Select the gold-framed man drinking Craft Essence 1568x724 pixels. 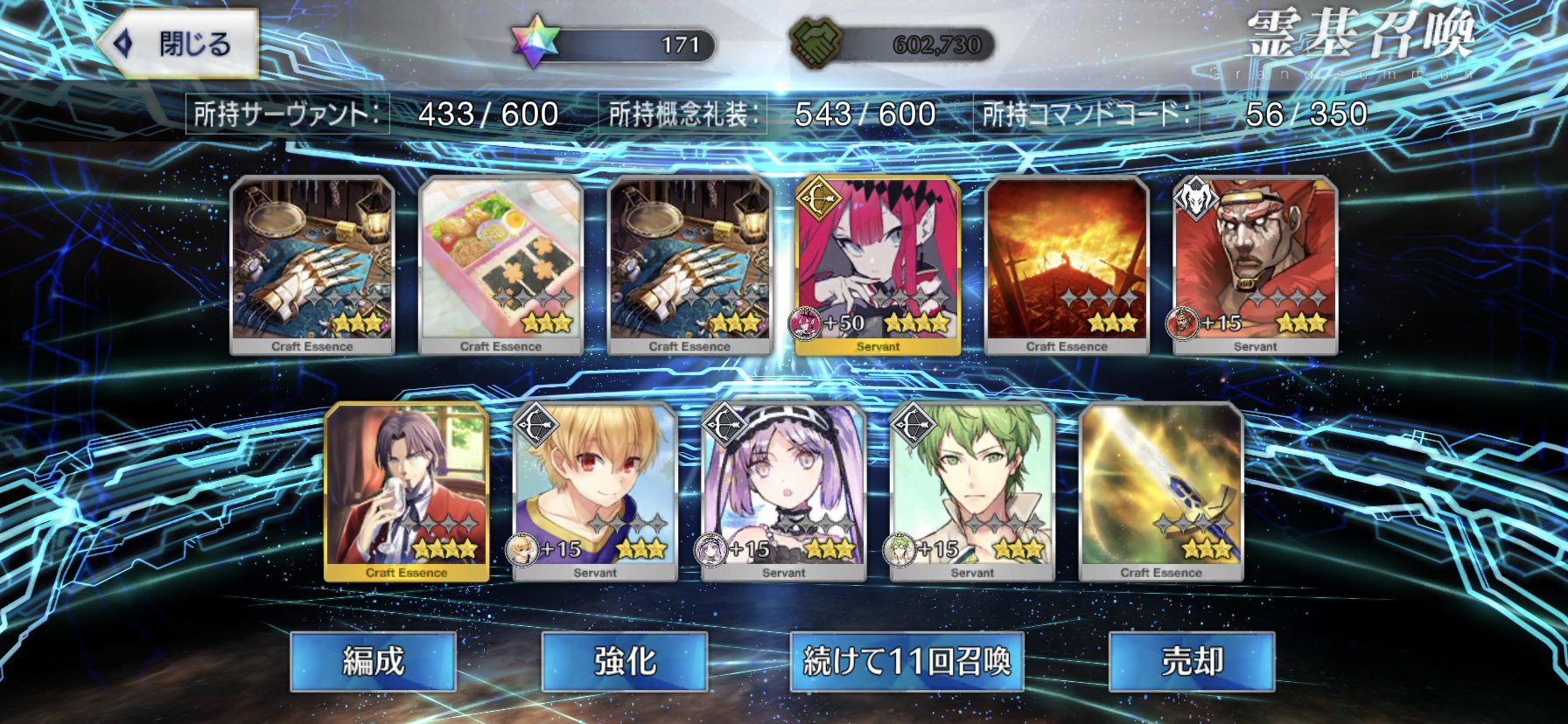coord(406,491)
